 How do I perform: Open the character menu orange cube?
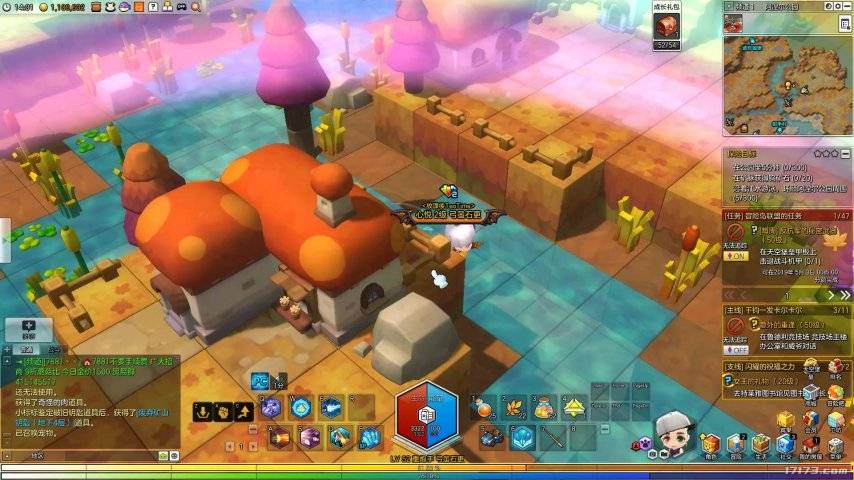tap(710, 443)
